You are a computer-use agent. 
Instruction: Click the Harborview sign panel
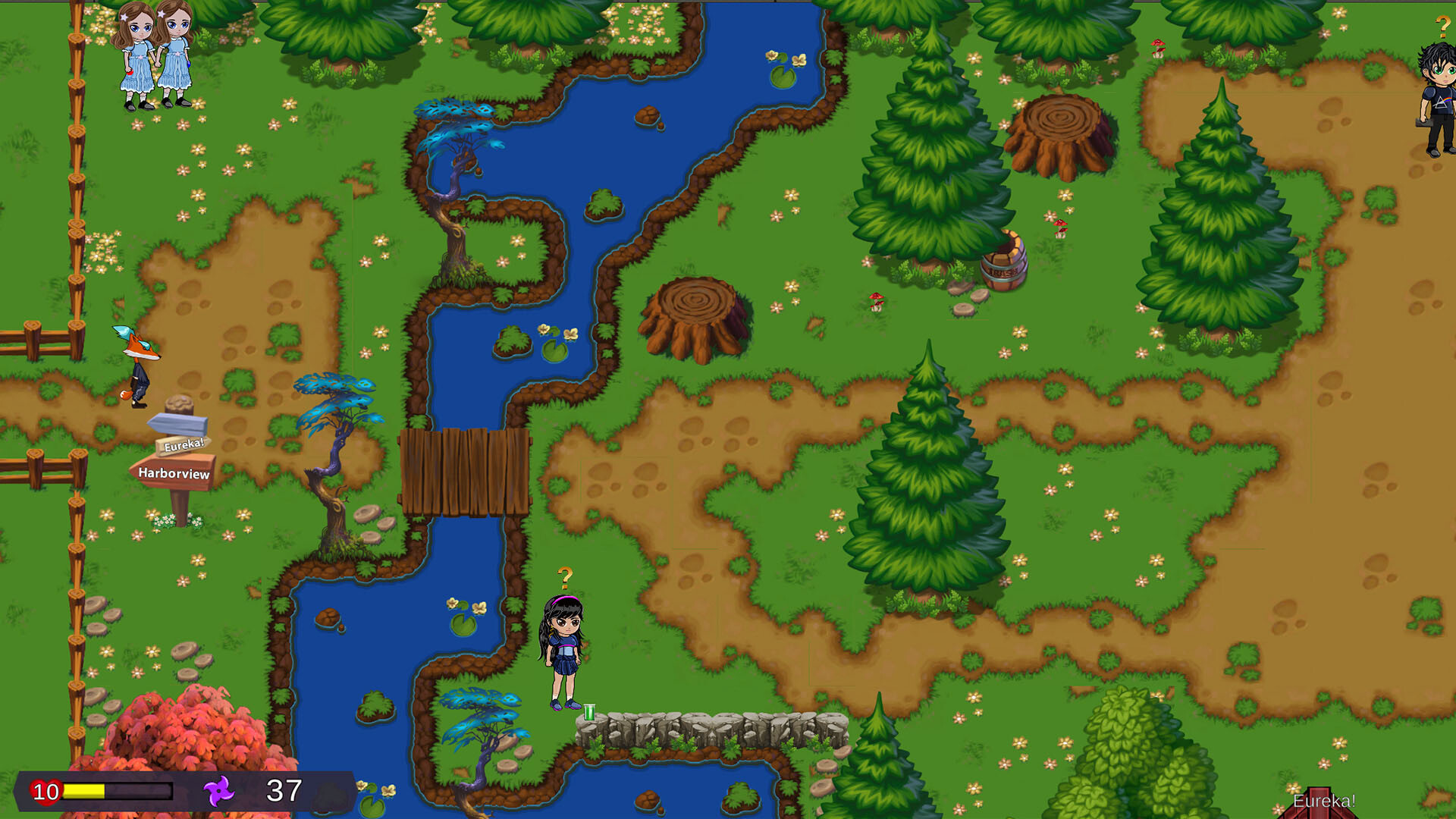point(175,472)
